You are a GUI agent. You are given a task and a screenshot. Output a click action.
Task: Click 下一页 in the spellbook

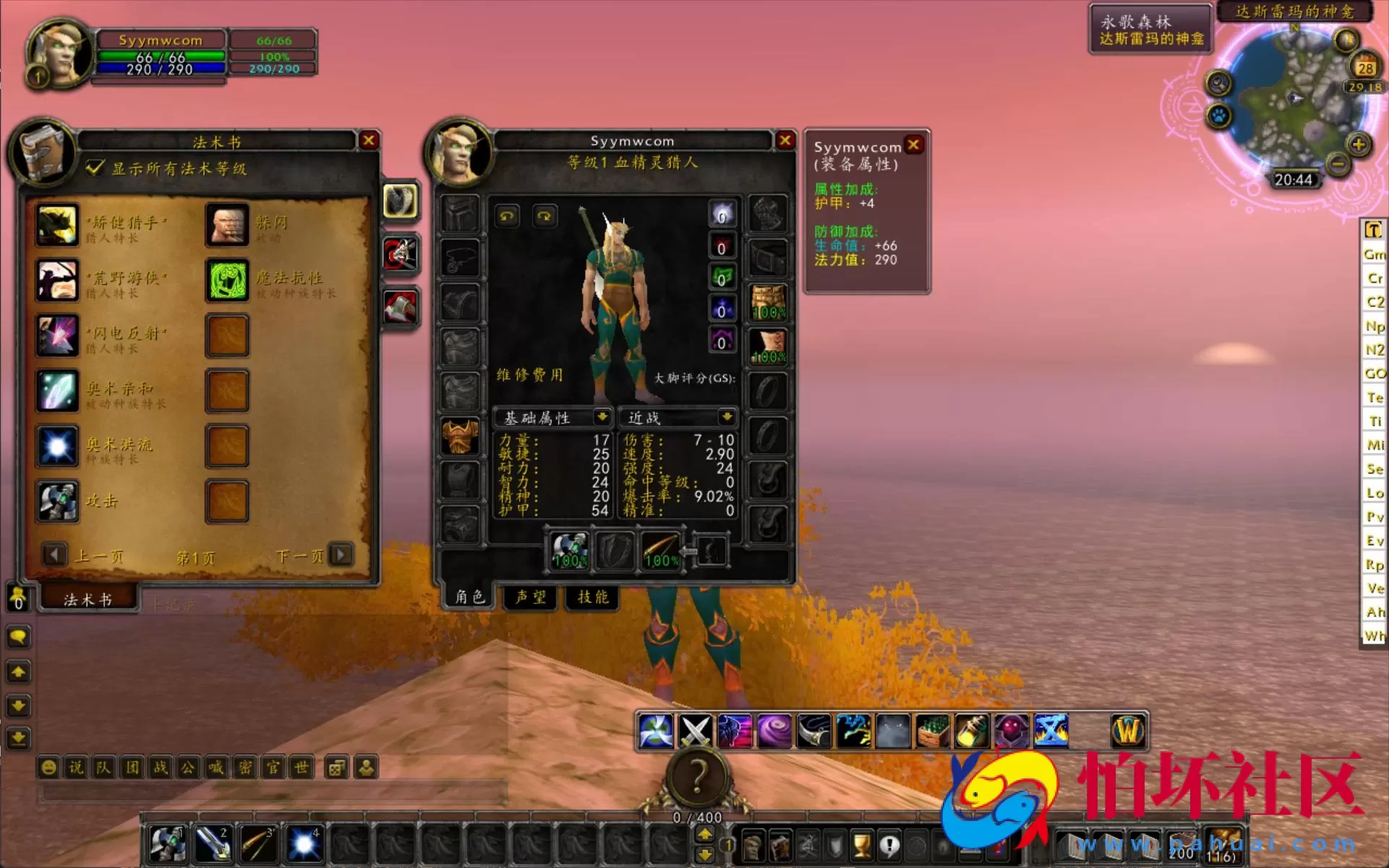pos(340,555)
